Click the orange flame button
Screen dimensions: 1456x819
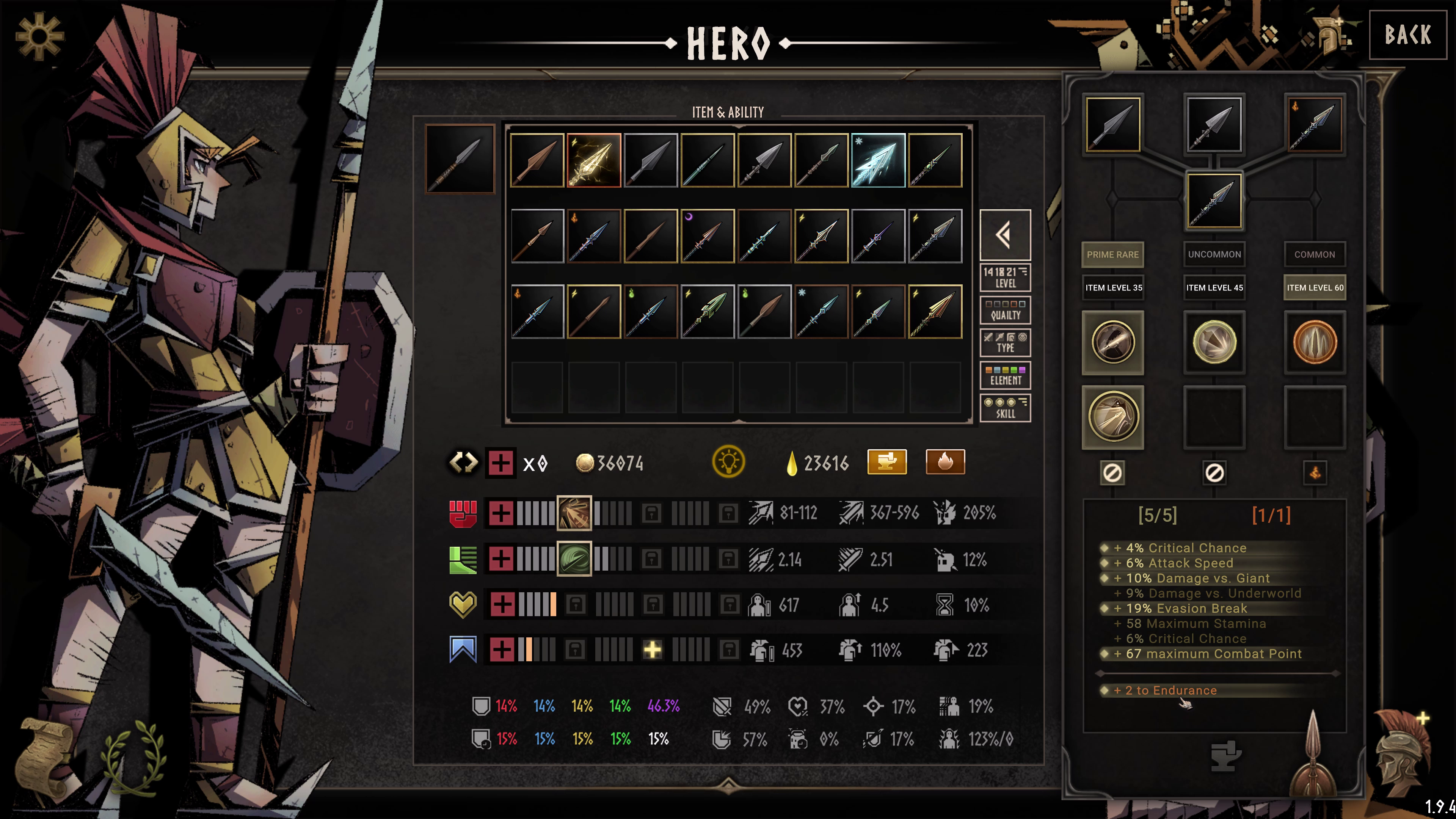945,462
